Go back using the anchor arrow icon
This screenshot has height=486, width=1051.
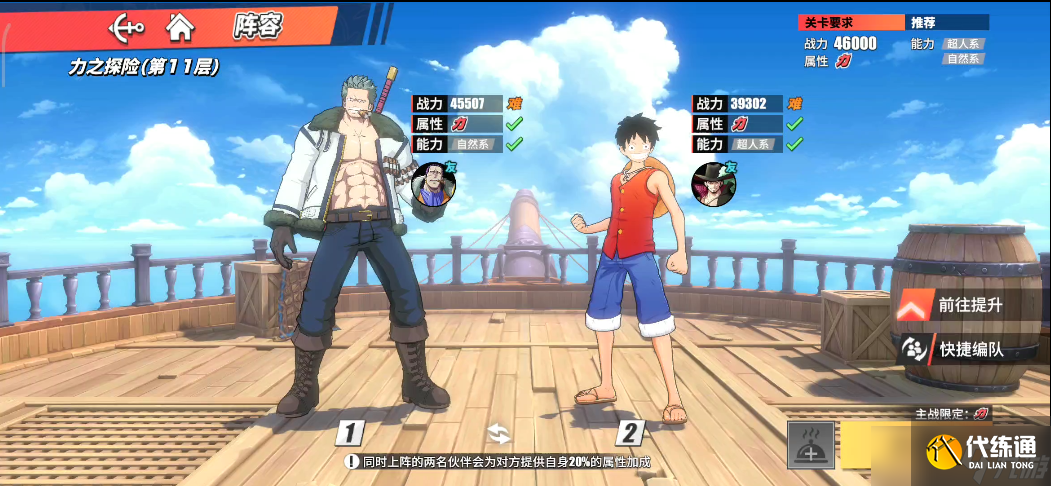[x=125, y=26]
